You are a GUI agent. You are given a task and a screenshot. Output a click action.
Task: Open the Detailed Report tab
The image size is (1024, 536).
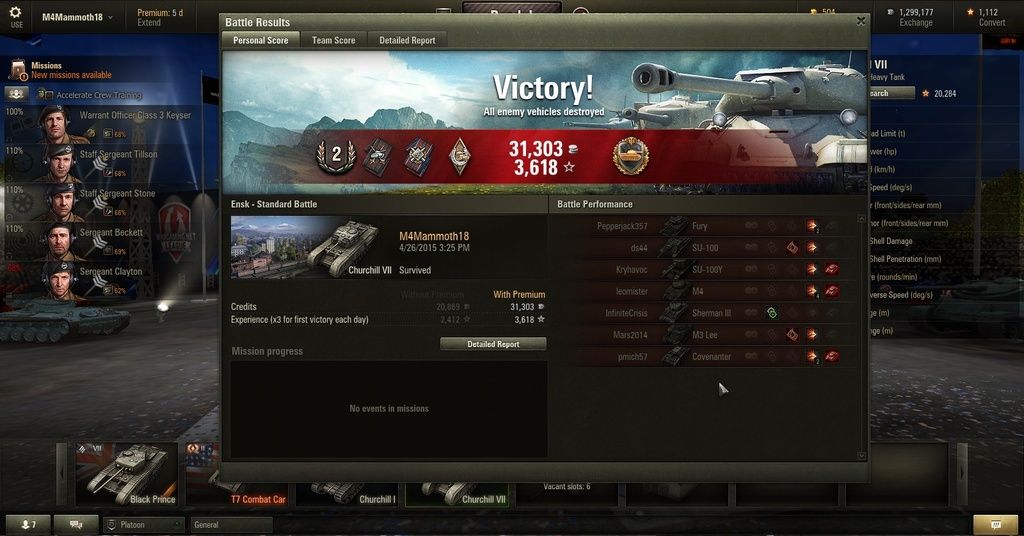(407, 40)
